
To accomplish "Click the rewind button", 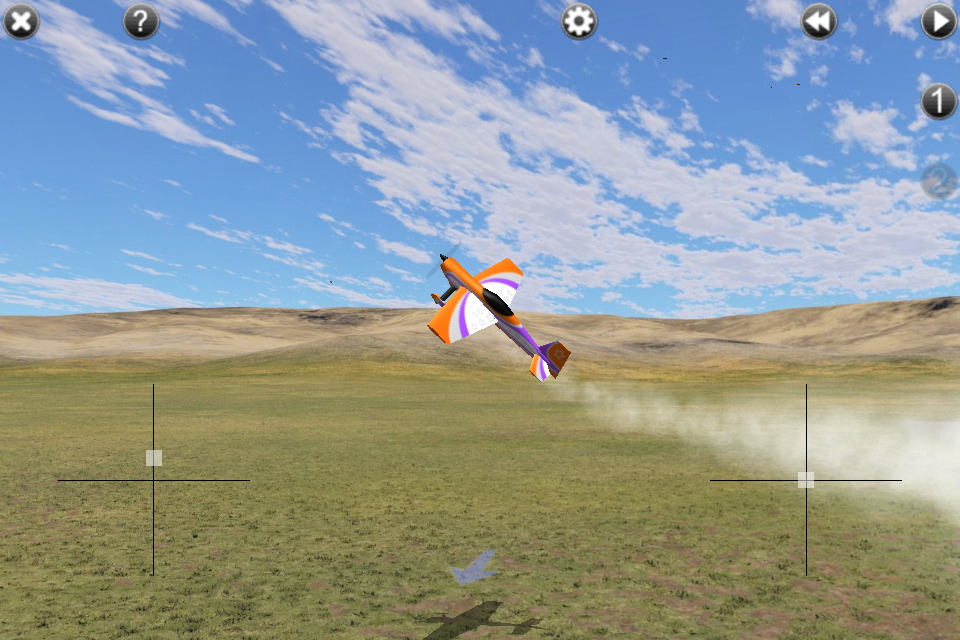I will (819, 21).
